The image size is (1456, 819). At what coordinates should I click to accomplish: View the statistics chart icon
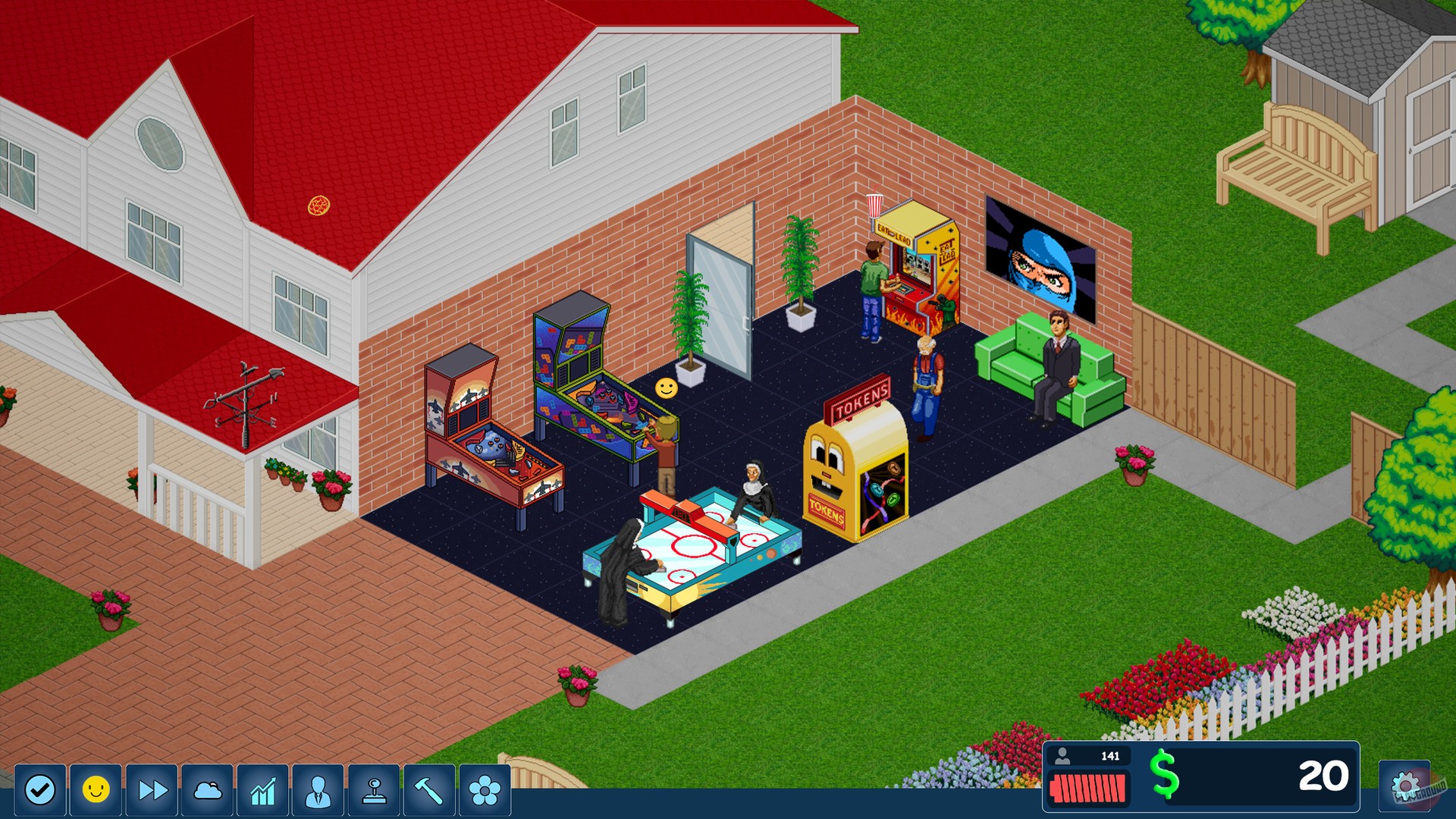click(264, 789)
